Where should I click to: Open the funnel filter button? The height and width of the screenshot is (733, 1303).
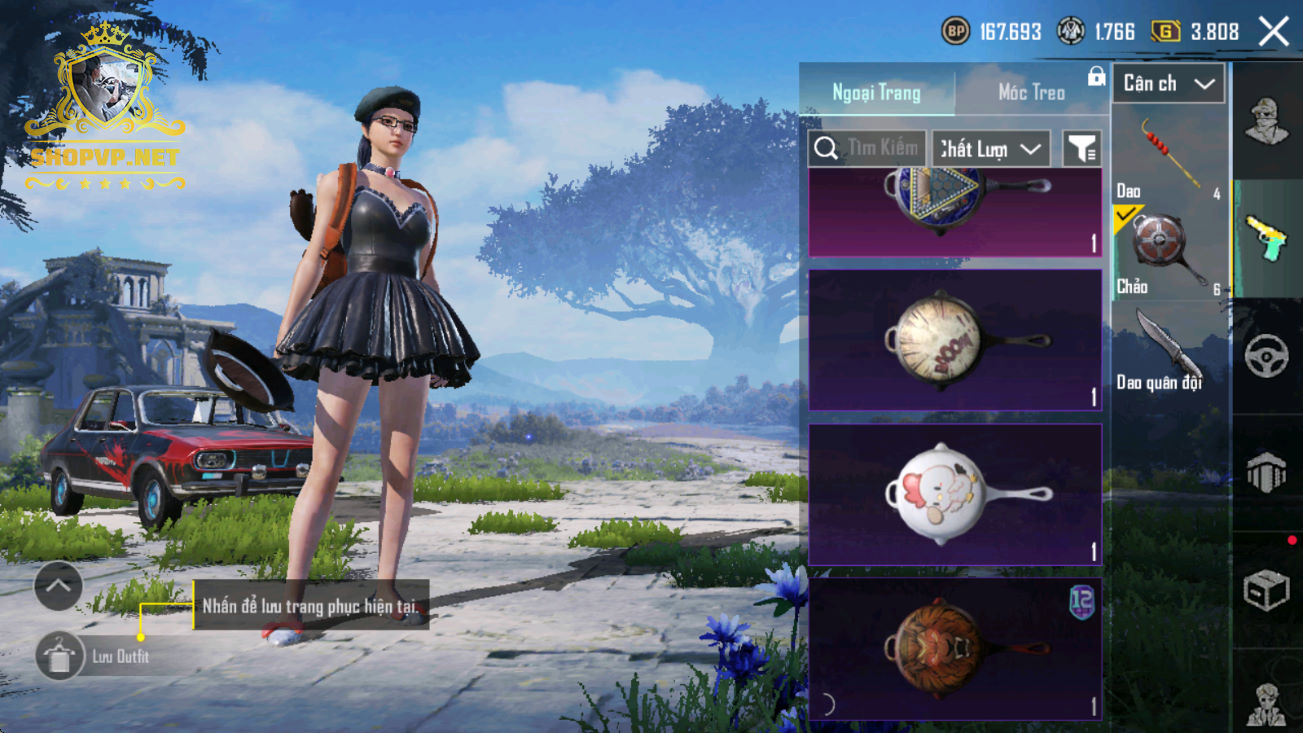pyautogui.click(x=1081, y=149)
